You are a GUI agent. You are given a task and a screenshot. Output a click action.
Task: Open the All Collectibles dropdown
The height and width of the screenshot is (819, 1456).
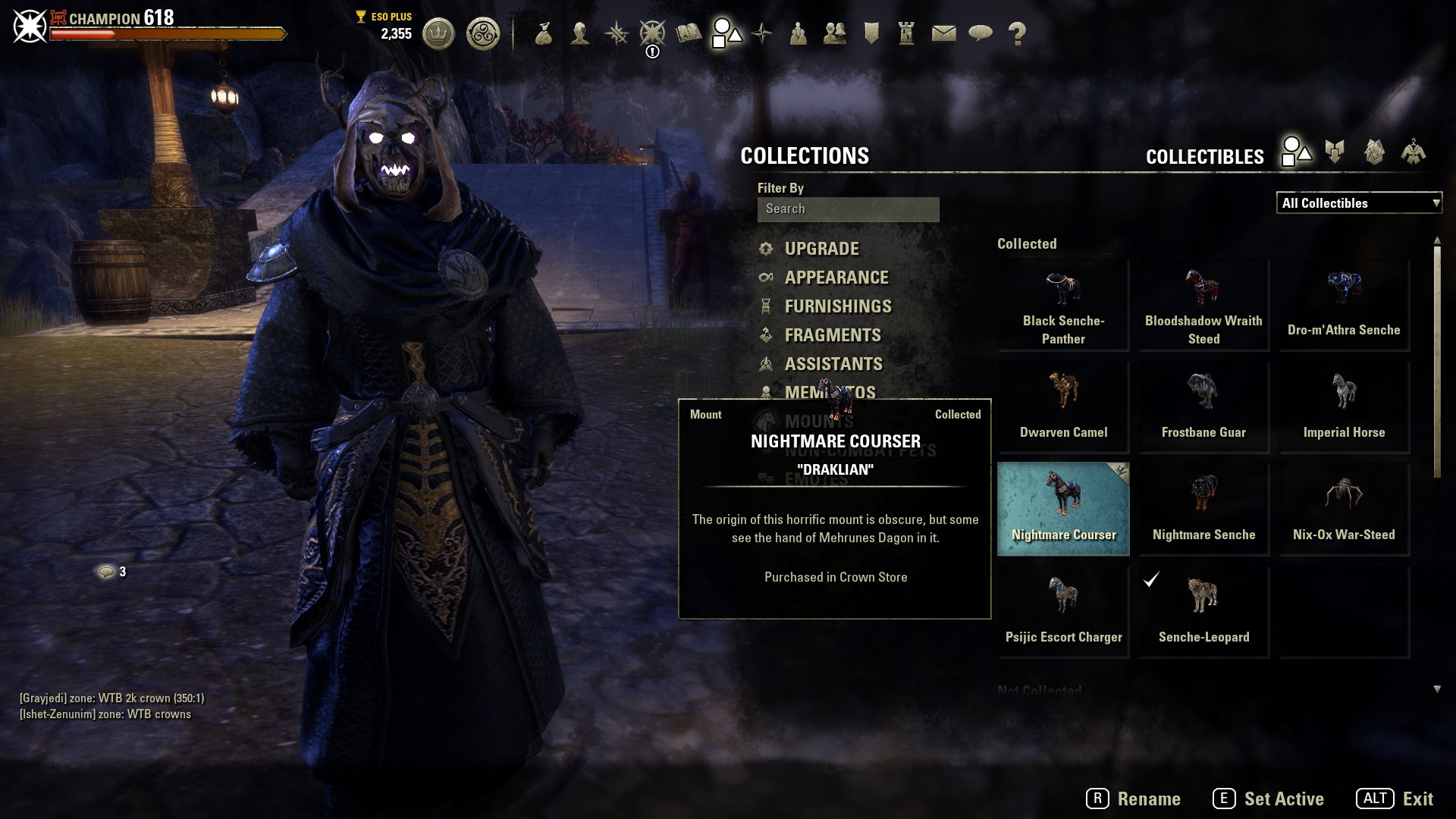pos(1359,203)
